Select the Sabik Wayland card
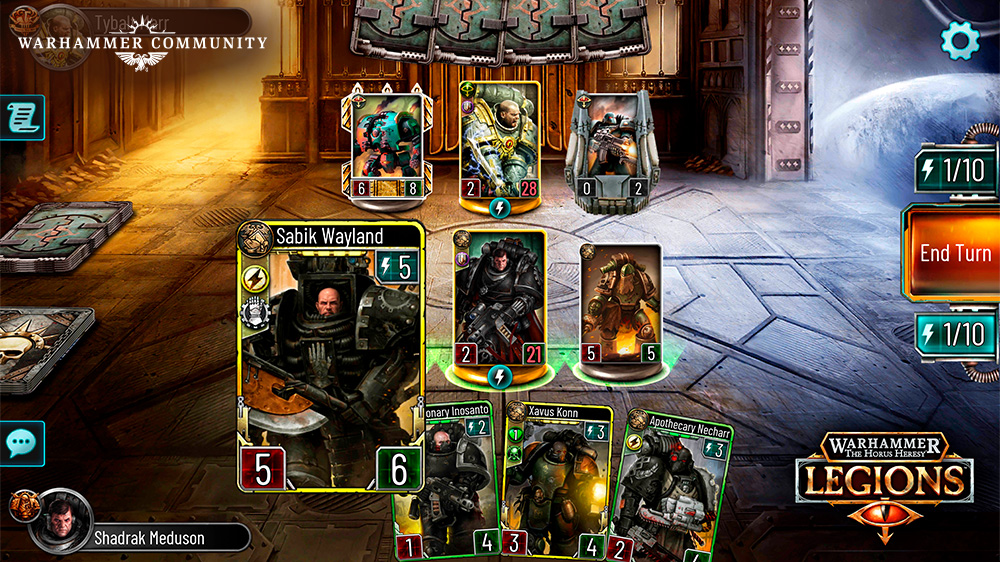1000x562 pixels. point(332,355)
